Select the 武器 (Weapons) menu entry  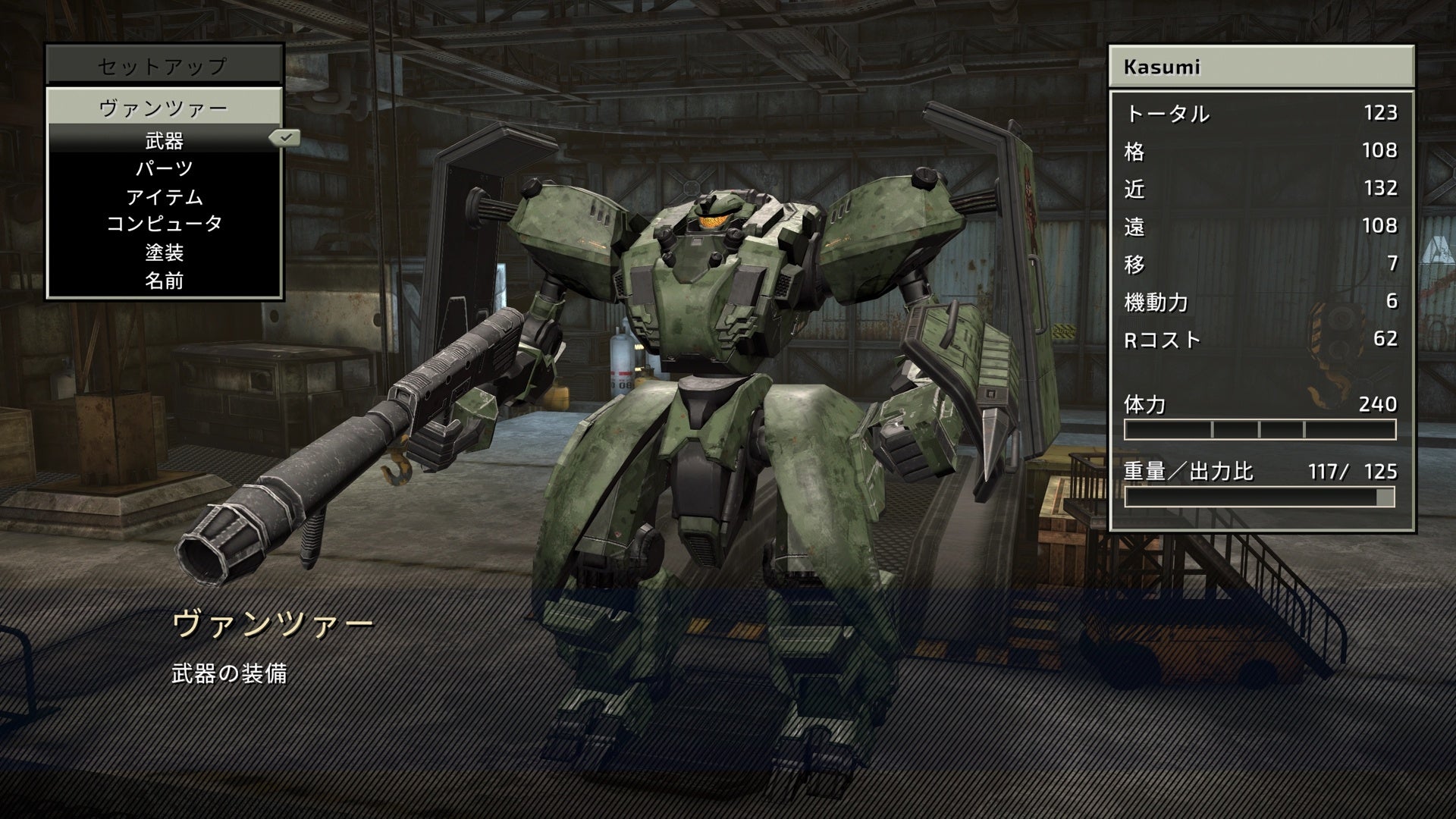[x=165, y=140]
